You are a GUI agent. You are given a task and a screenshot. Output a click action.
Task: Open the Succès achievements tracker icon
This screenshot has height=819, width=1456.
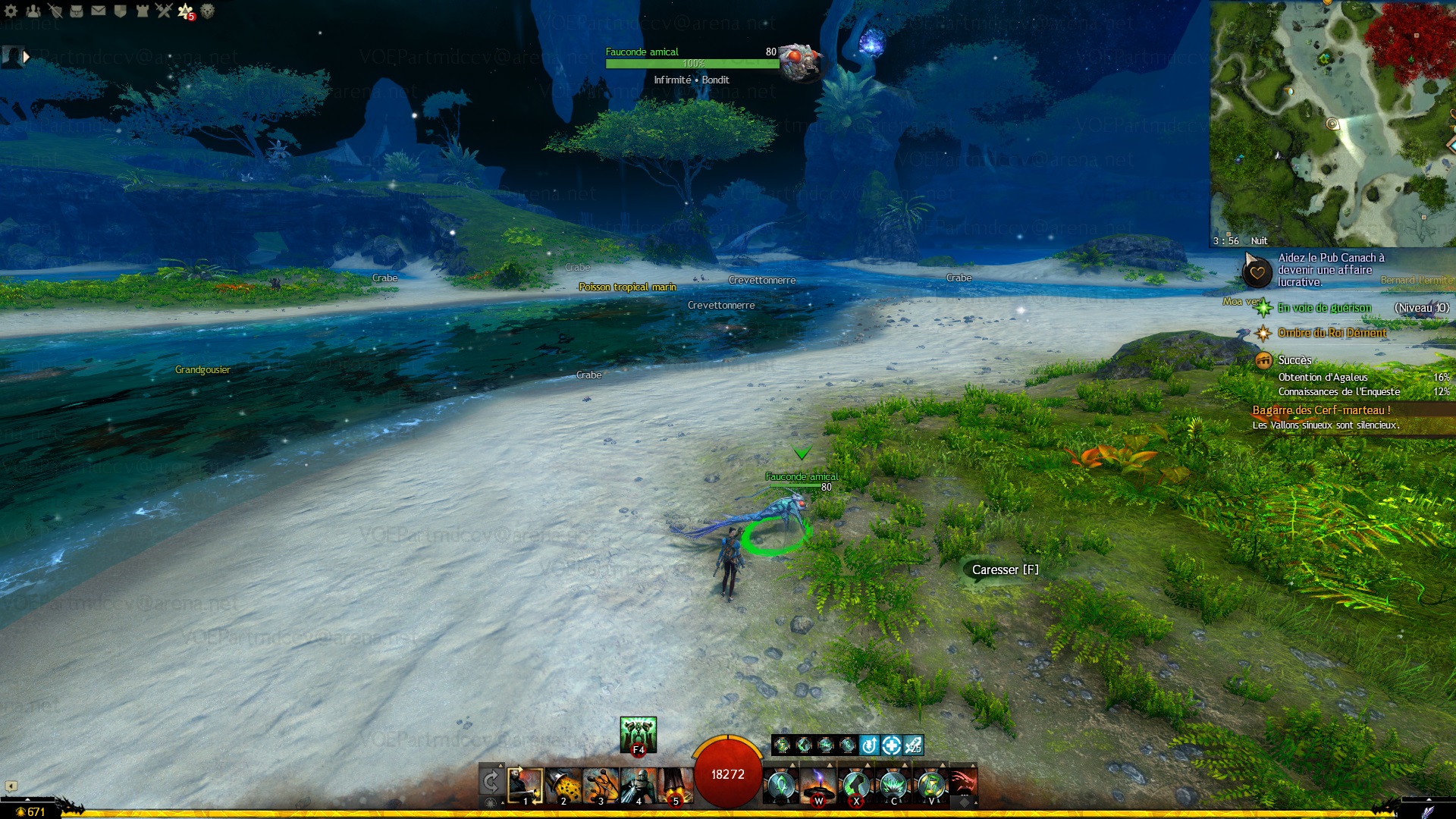coord(1263,360)
